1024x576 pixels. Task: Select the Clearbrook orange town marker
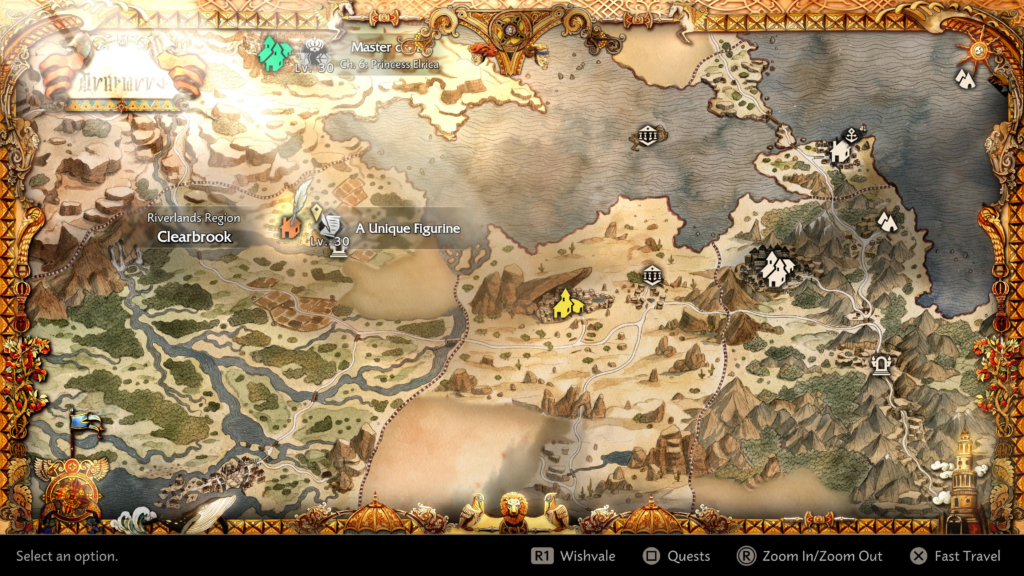290,227
